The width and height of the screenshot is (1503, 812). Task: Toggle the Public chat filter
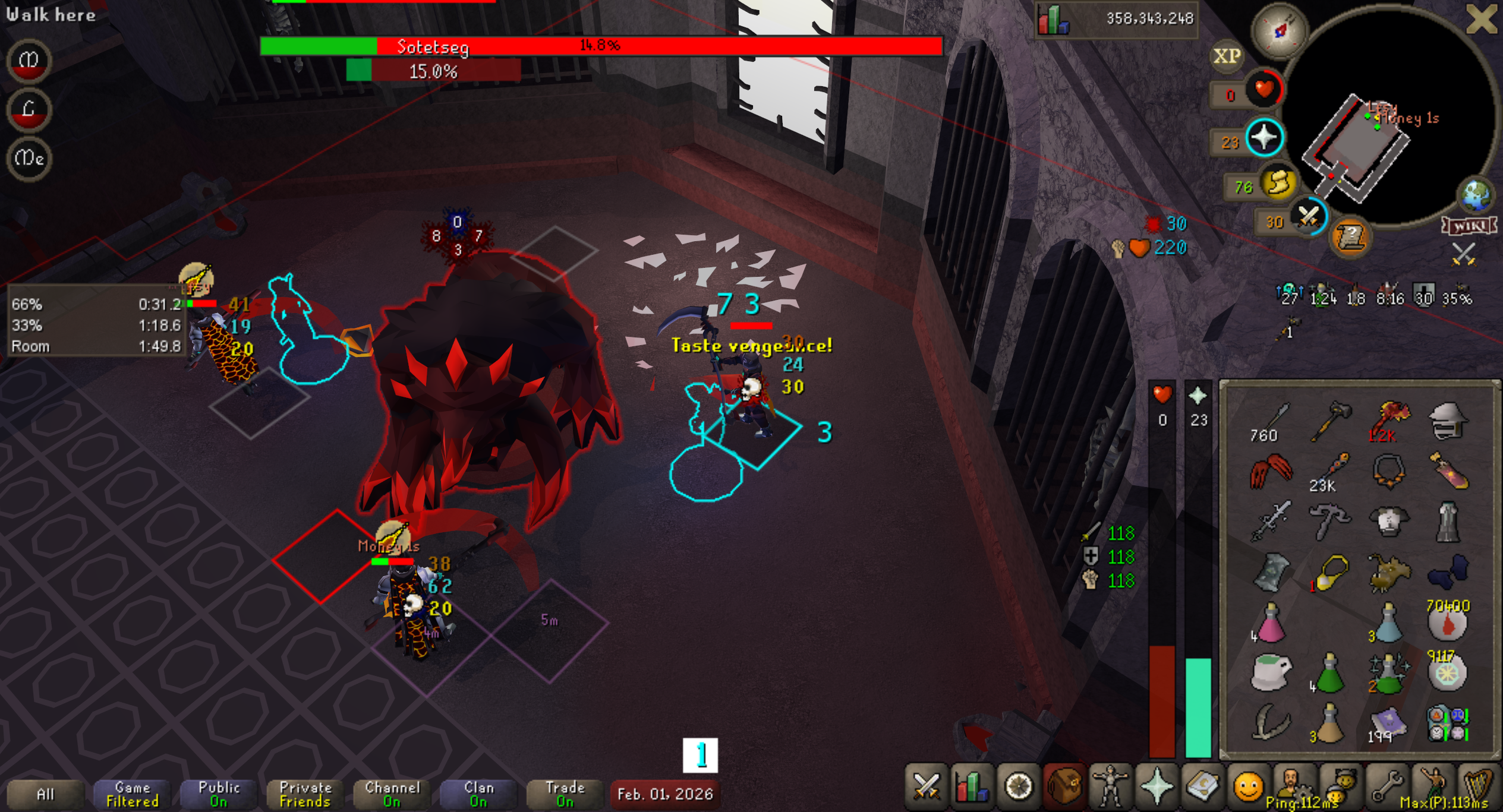point(219,794)
